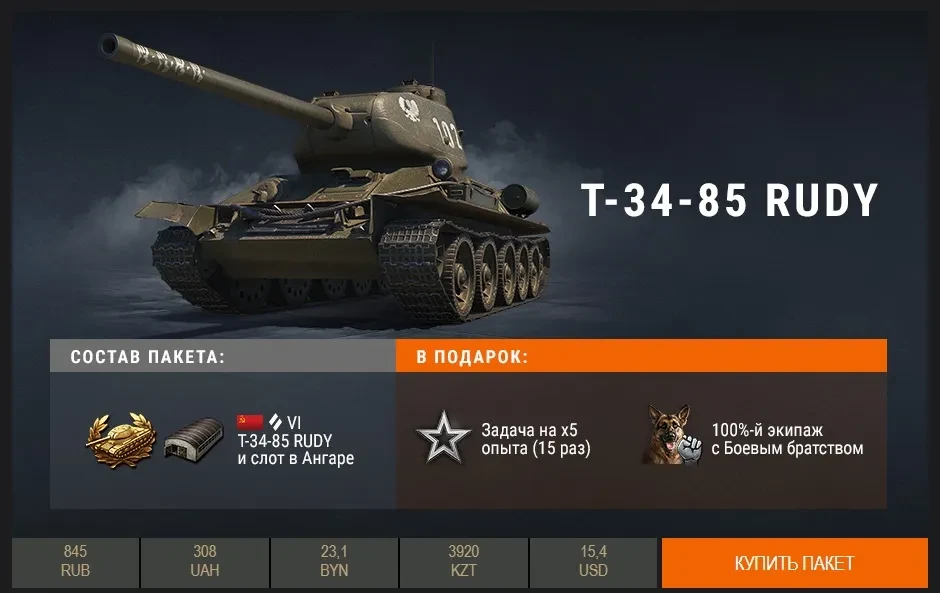This screenshot has height=593, width=940.
Task: Pick the 23,1 BYN price option
Action: pos(334,563)
